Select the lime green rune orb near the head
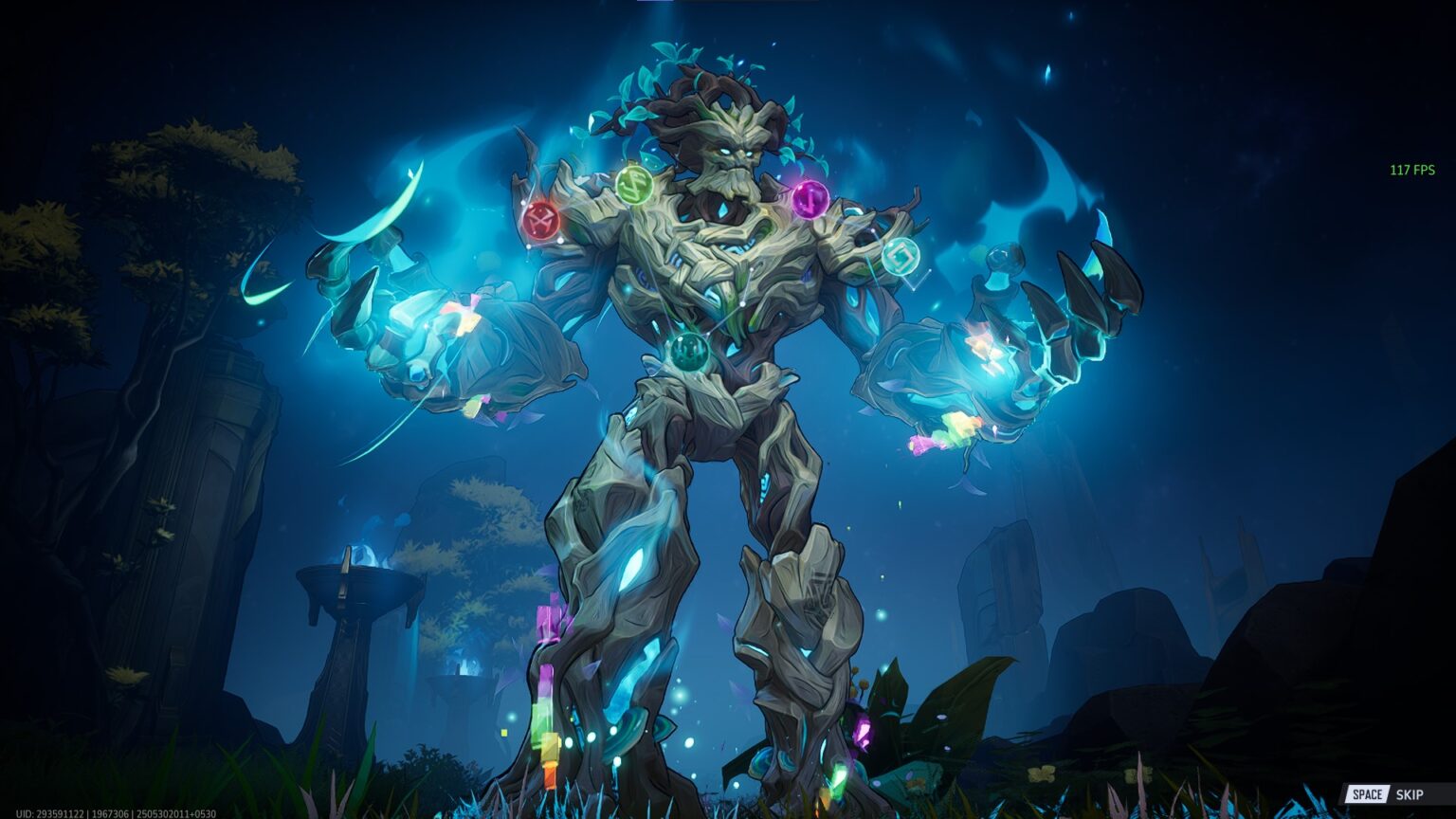The height and width of the screenshot is (819, 1456). [x=633, y=185]
